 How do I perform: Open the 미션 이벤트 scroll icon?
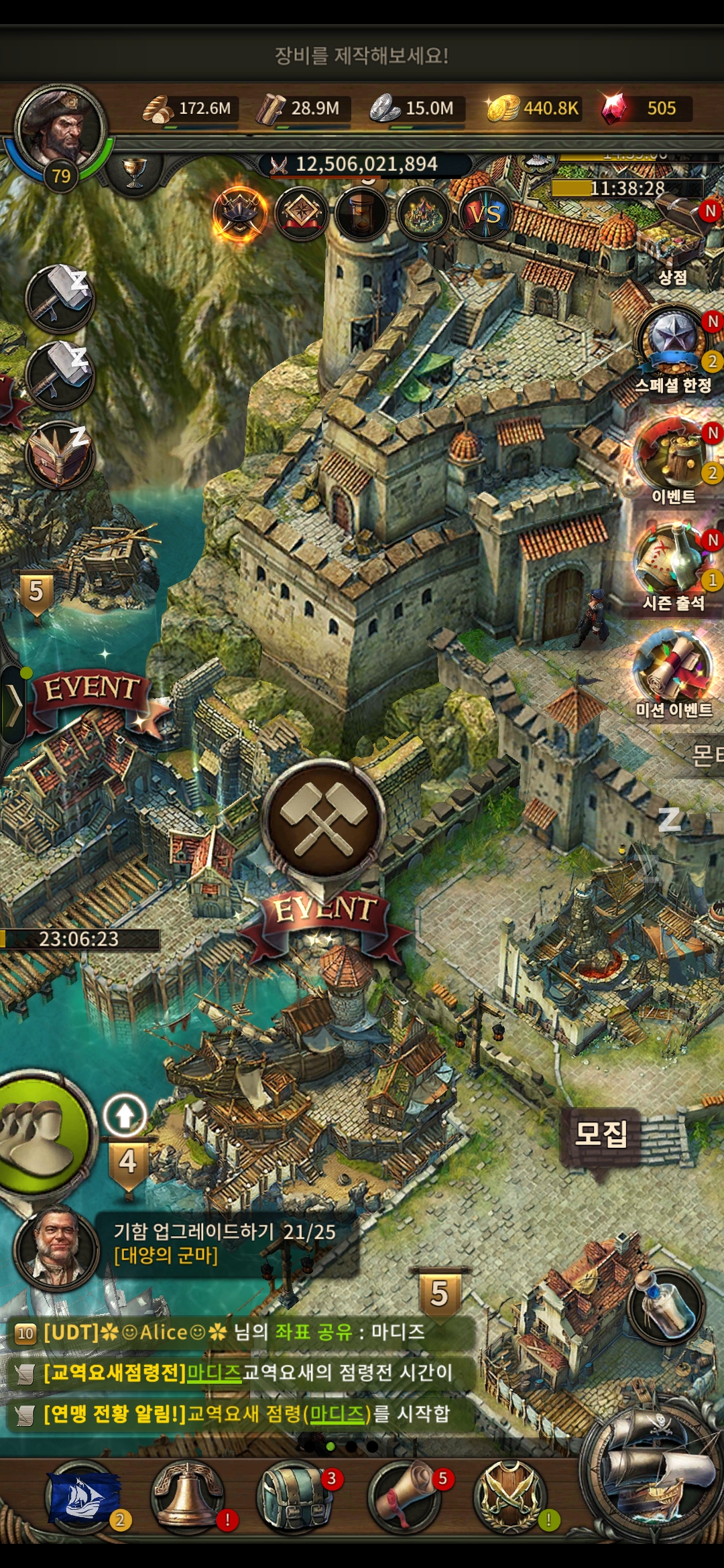click(673, 670)
